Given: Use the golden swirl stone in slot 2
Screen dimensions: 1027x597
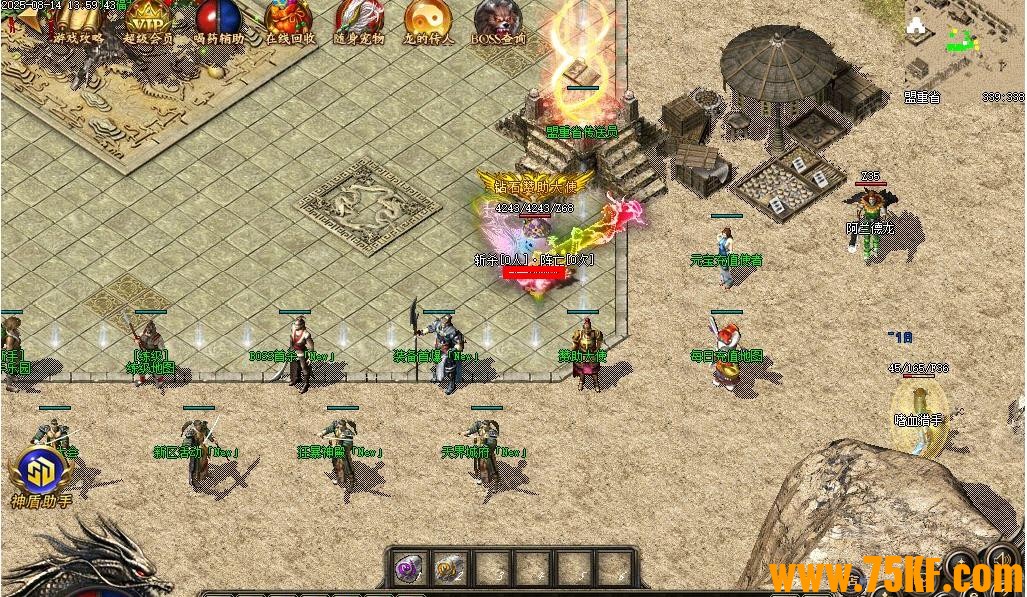Looking at the screenshot, I should tap(449, 569).
